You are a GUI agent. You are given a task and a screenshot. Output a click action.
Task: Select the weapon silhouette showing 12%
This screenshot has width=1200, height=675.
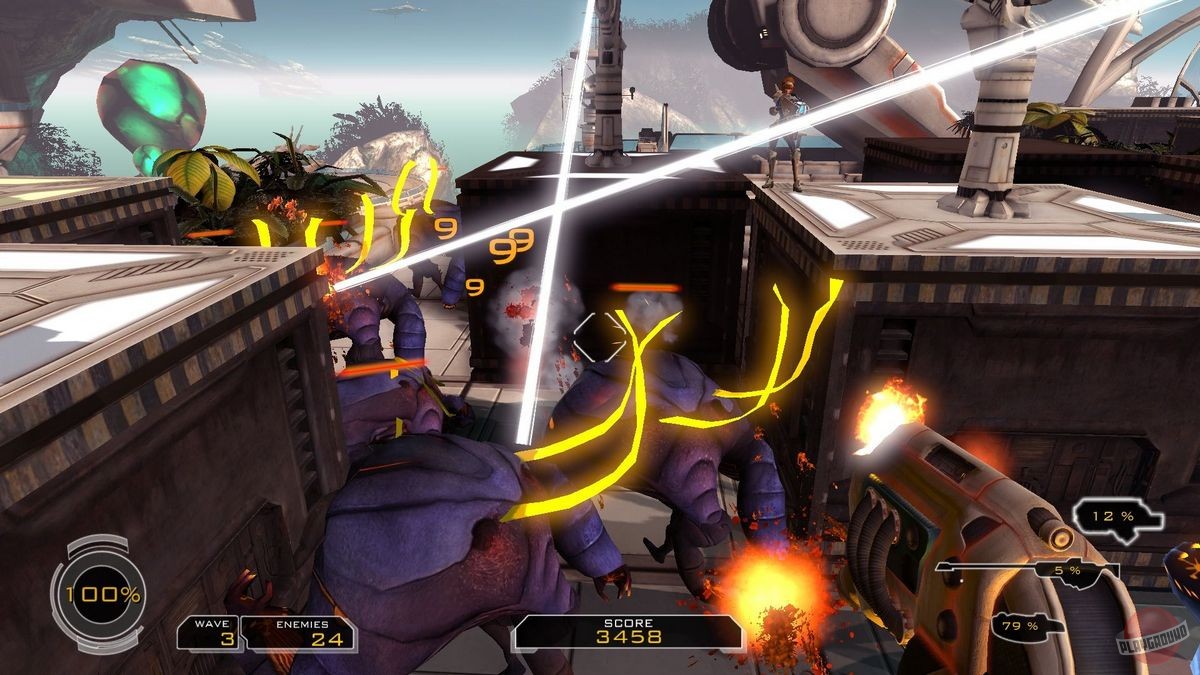1118,518
